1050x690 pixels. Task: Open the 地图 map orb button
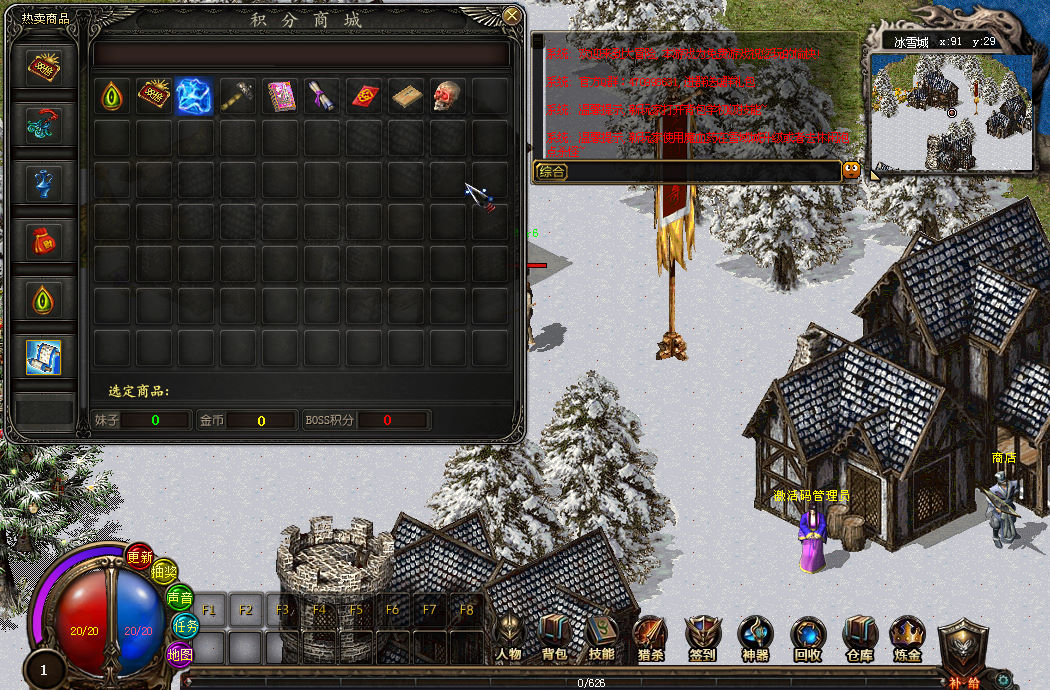[x=180, y=655]
